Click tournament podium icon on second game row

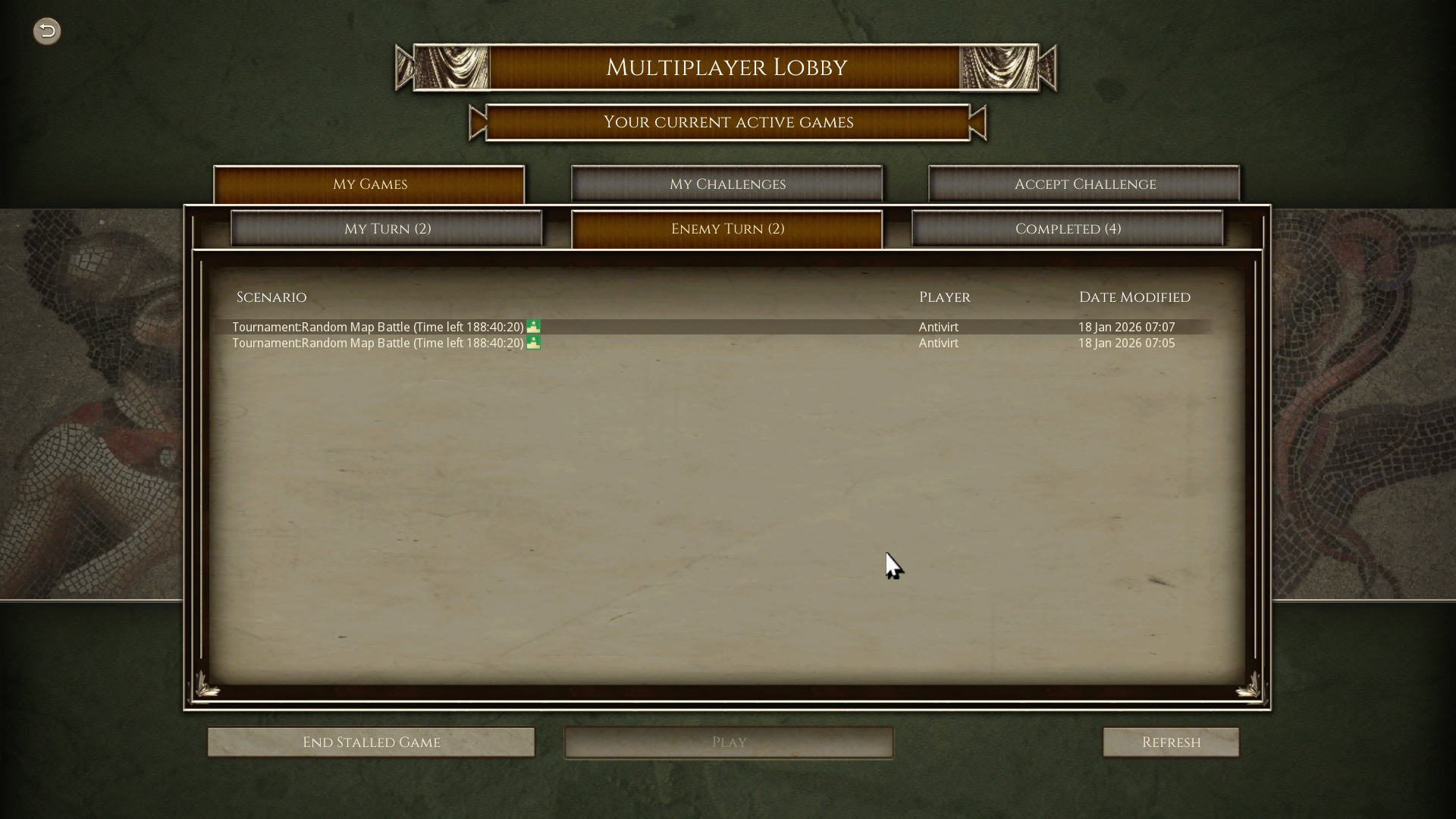click(x=534, y=342)
